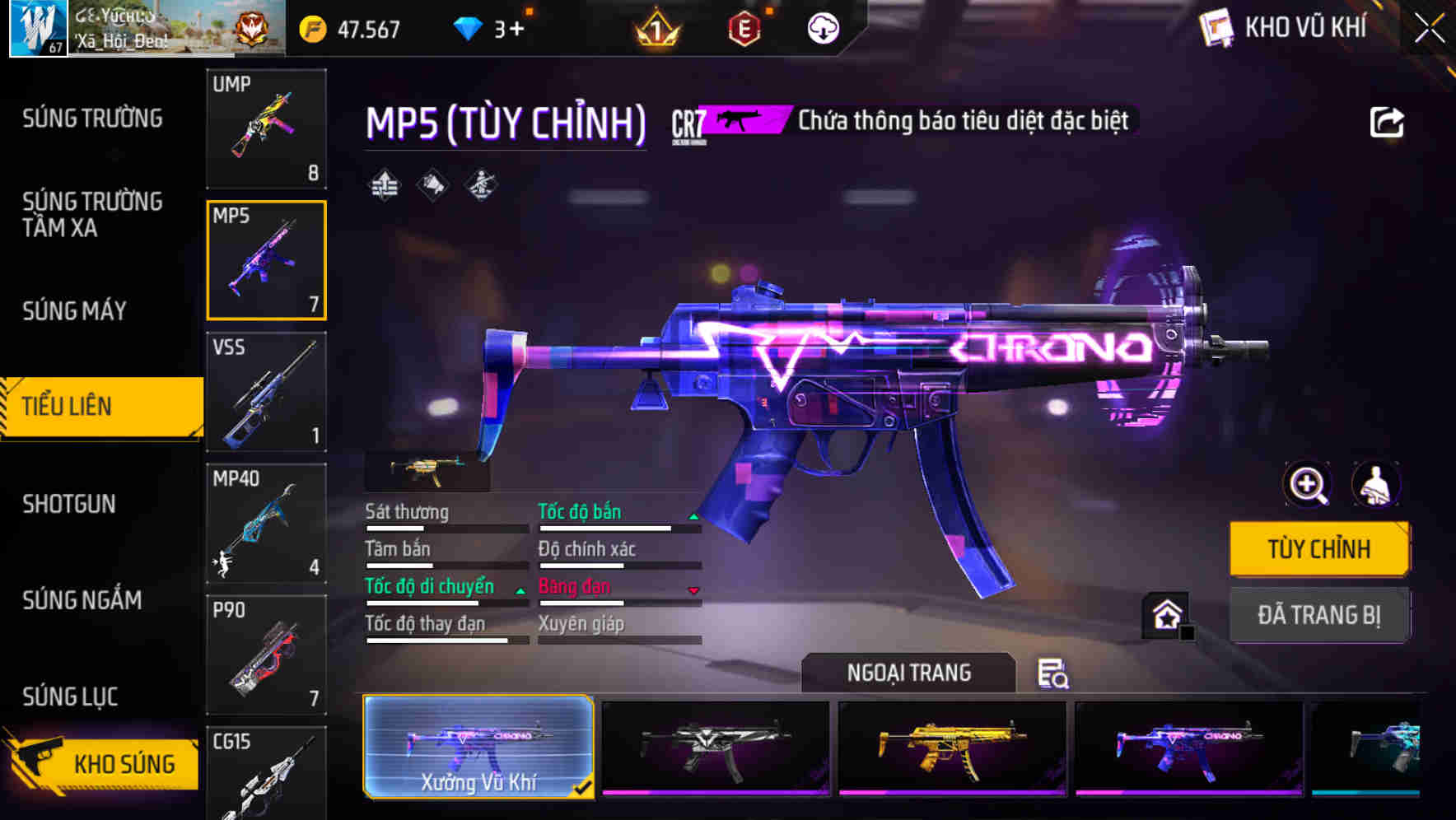Select the P90 weapon tile
The height and width of the screenshot is (820, 1456).
[266, 655]
